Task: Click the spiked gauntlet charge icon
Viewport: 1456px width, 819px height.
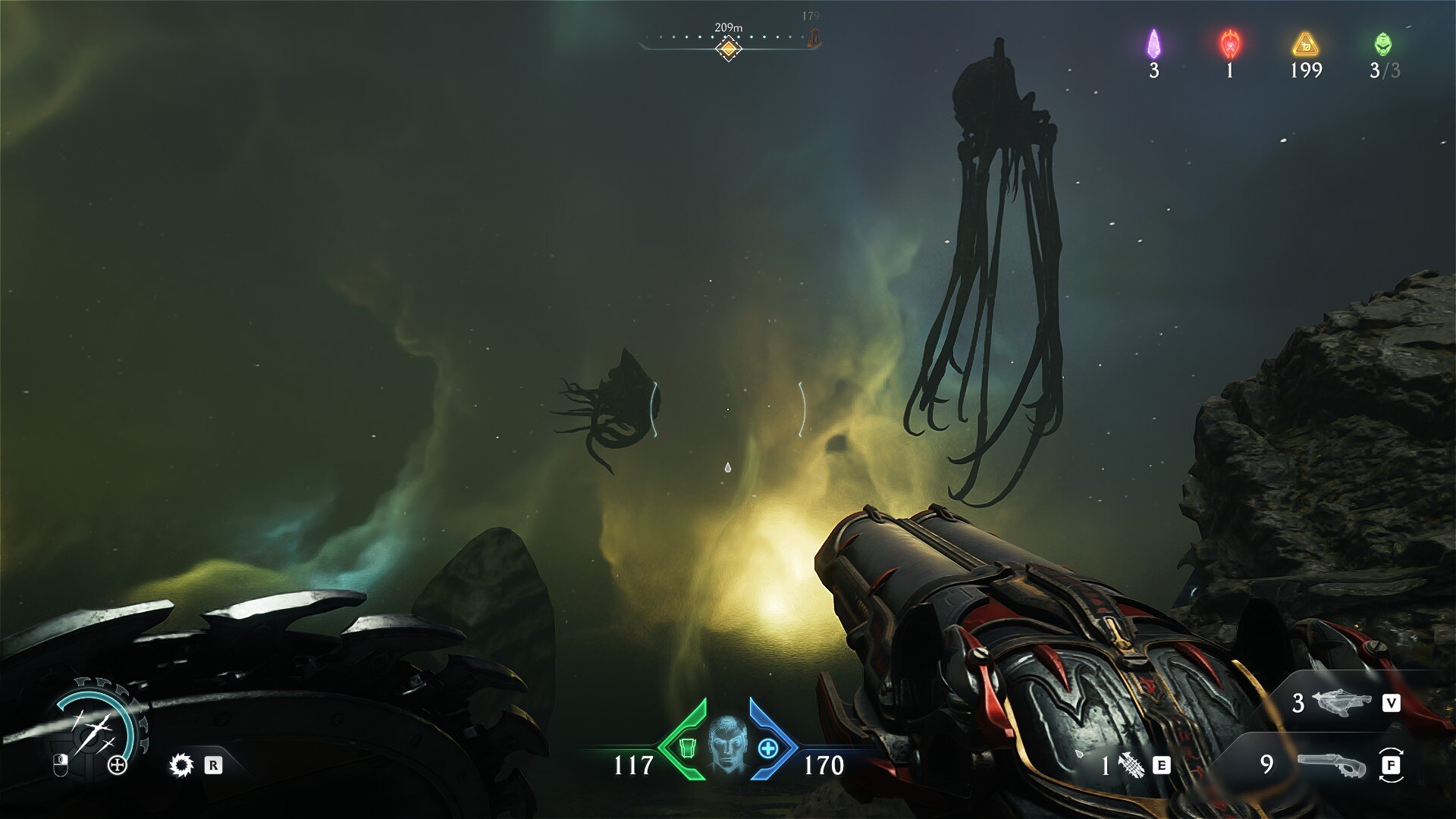Action: pyautogui.click(x=1131, y=765)
